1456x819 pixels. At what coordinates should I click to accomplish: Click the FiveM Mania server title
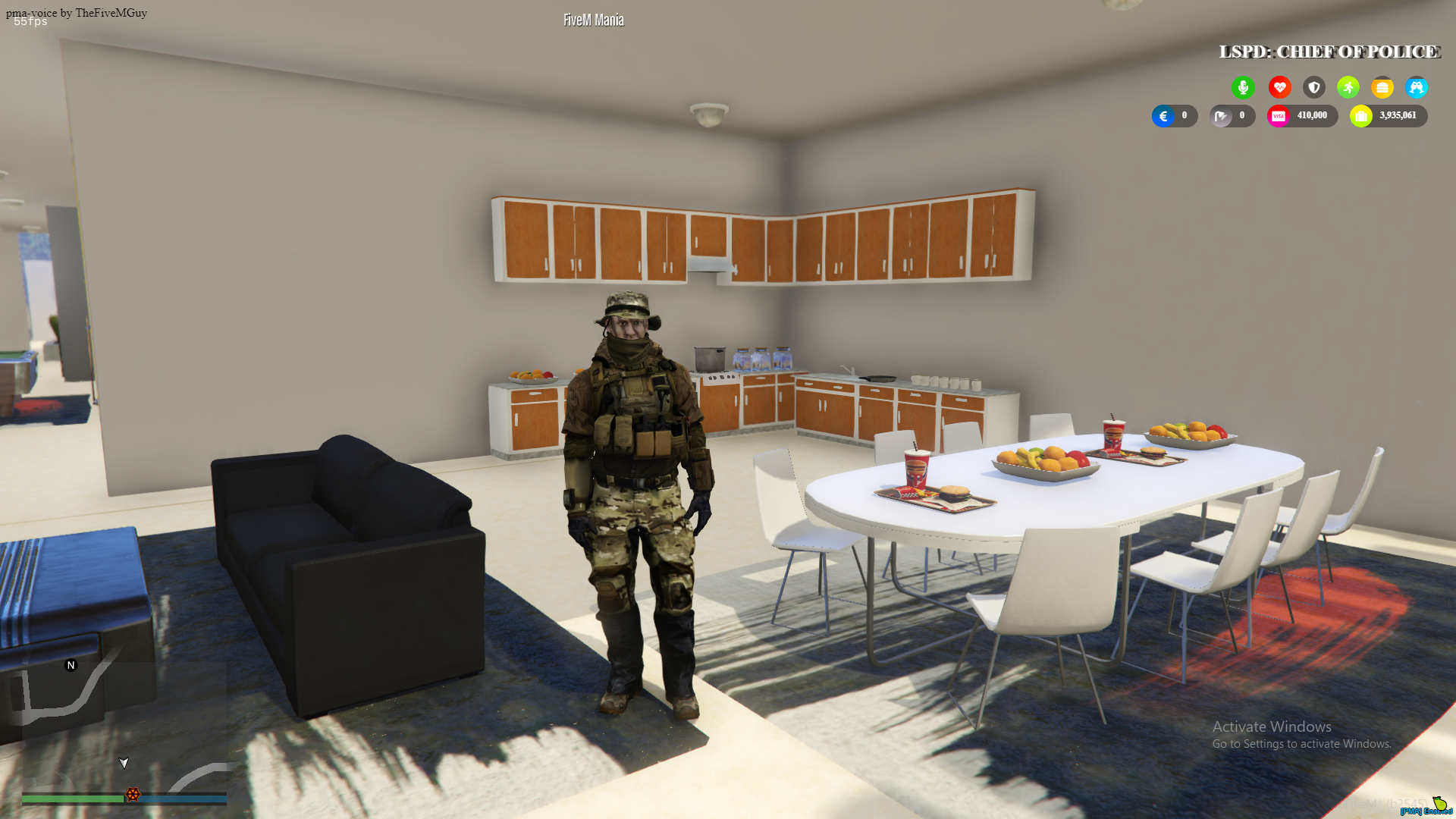pos(592,19)
